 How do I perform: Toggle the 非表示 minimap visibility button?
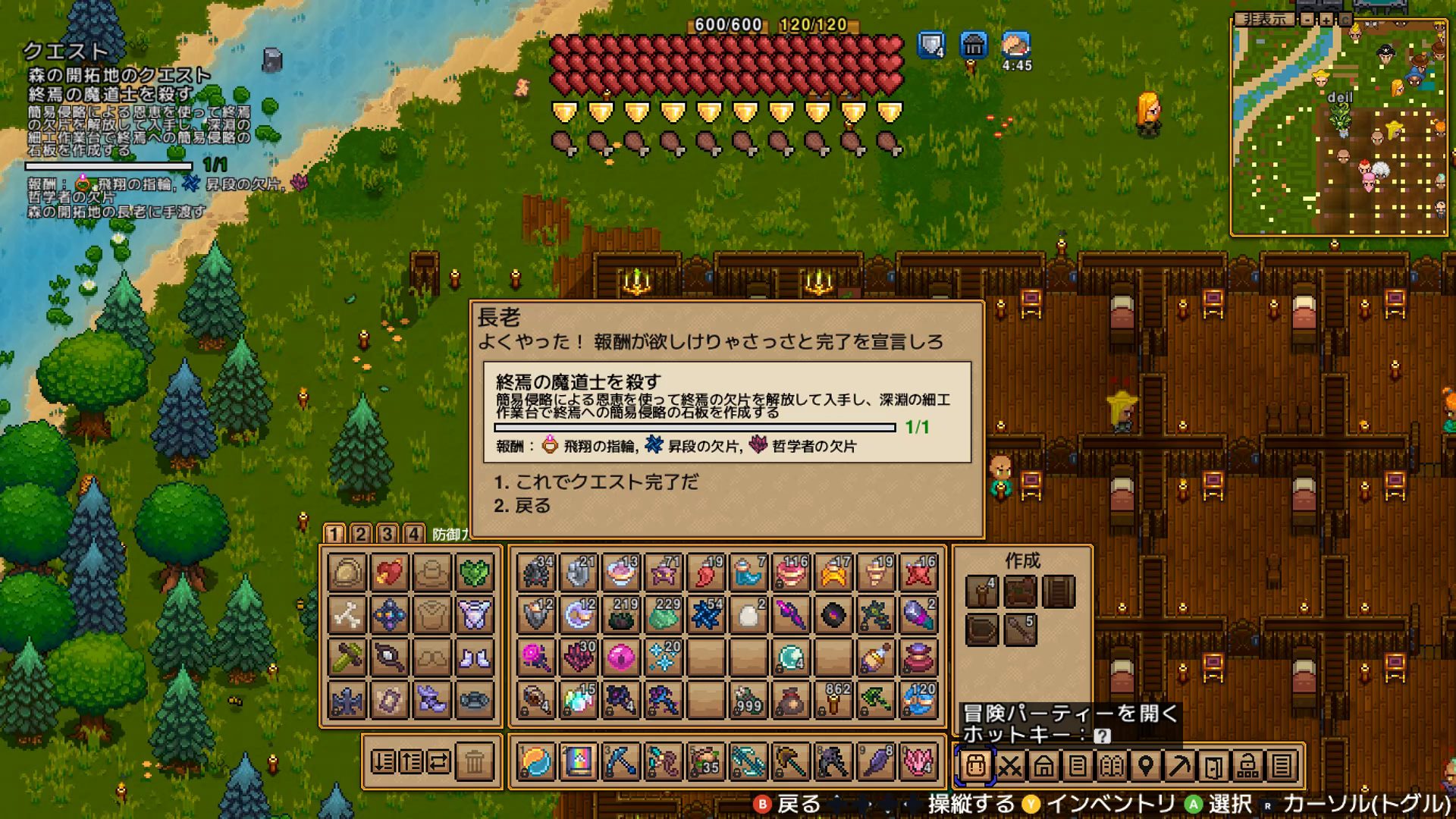[1265, 20]
